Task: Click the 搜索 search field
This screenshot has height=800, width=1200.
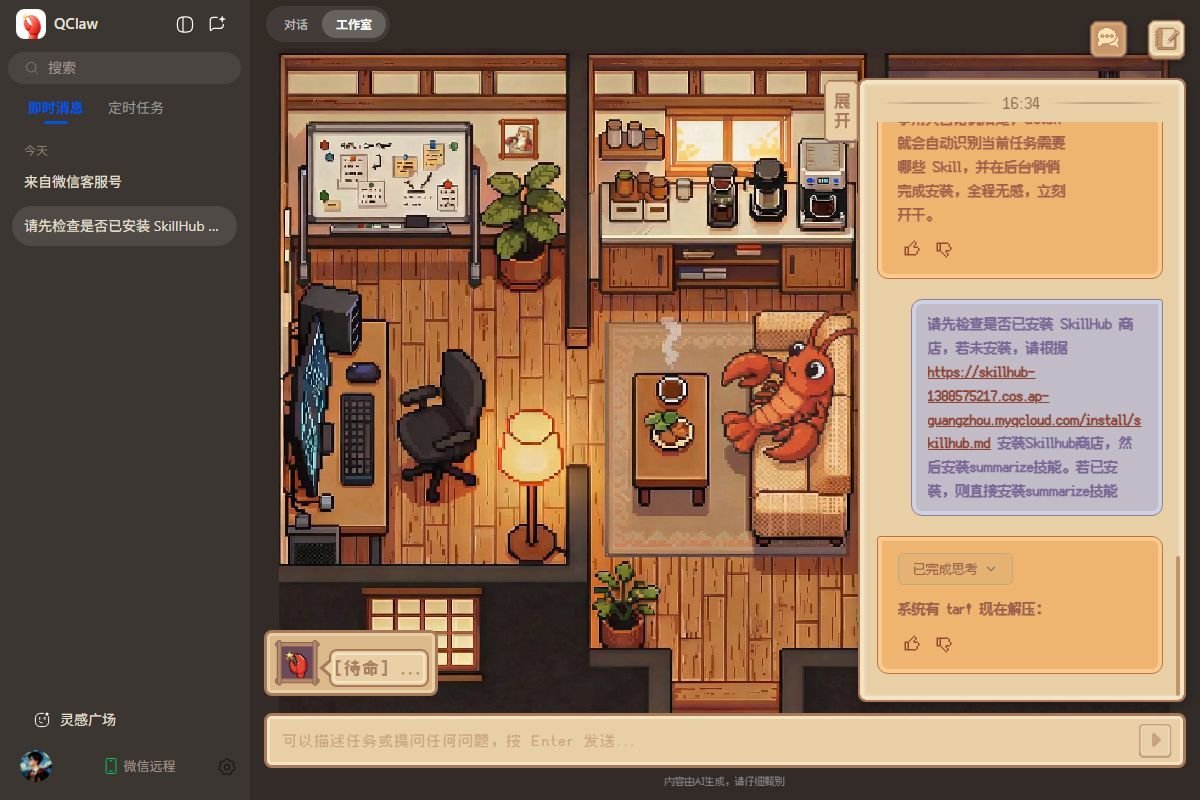Action: tap(125, 68)
